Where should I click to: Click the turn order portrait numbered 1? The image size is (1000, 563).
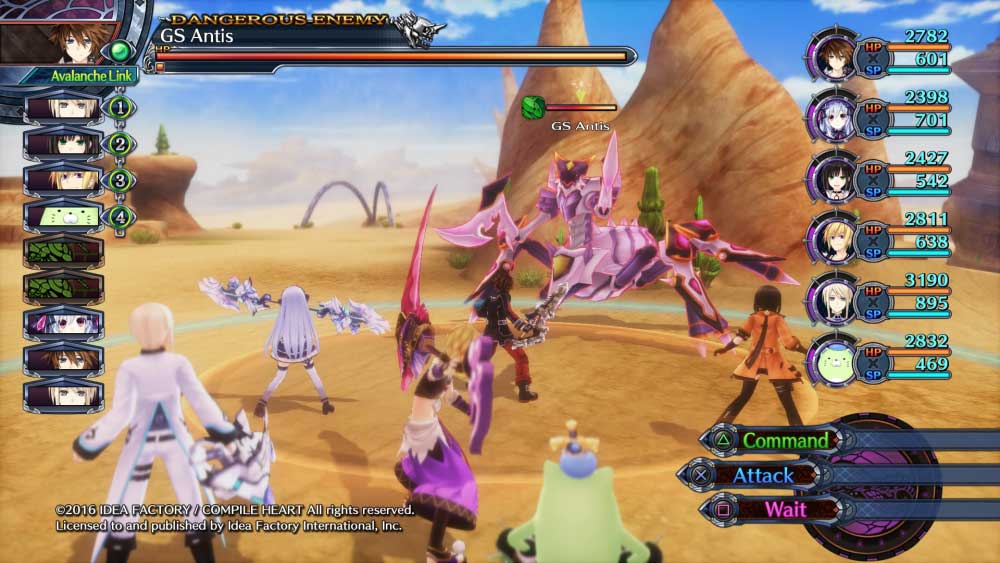[63, 107]
